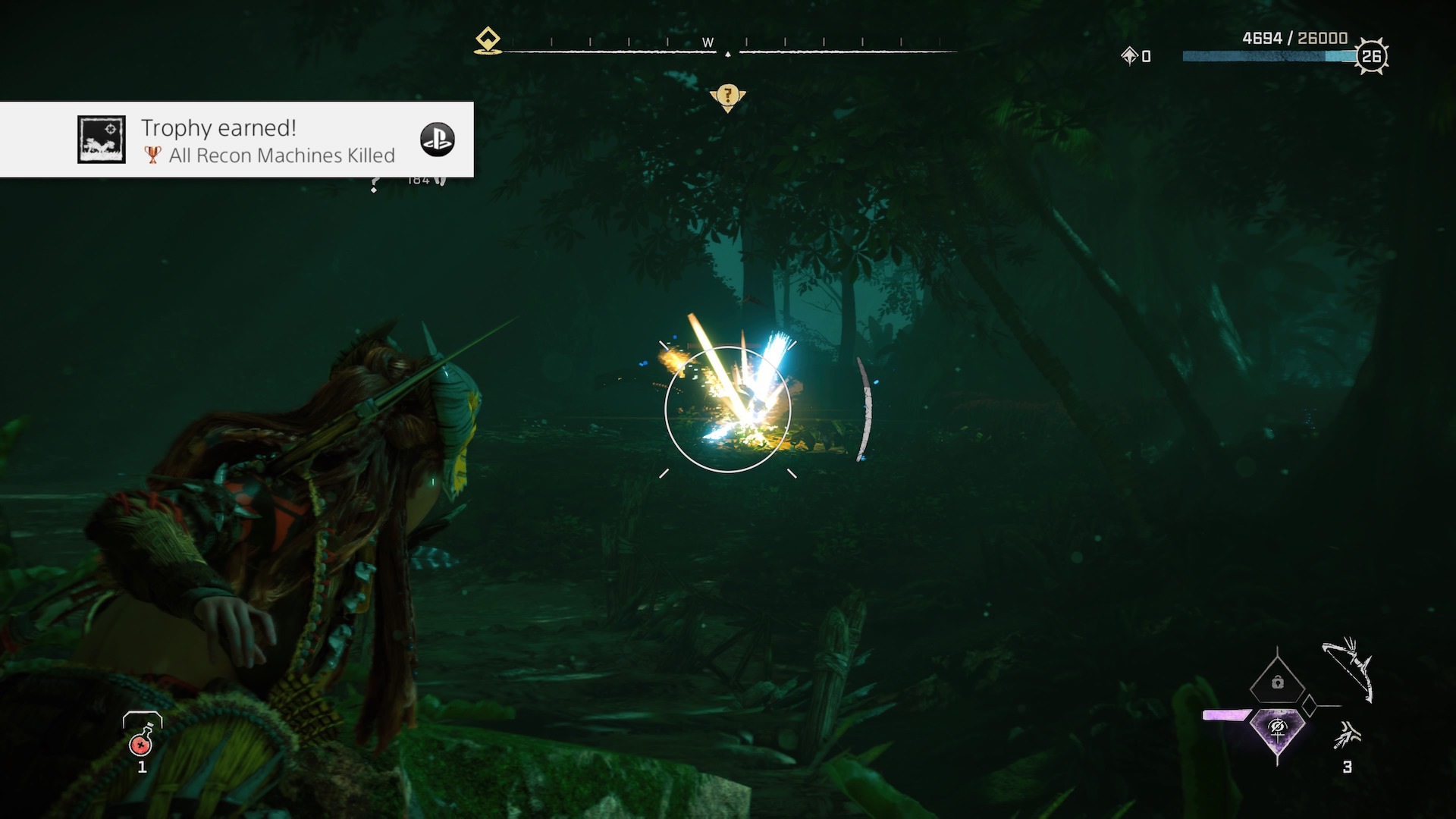Click the PlayStation logo on the notification
1456x819 pixels.
[x=438, y=140]
